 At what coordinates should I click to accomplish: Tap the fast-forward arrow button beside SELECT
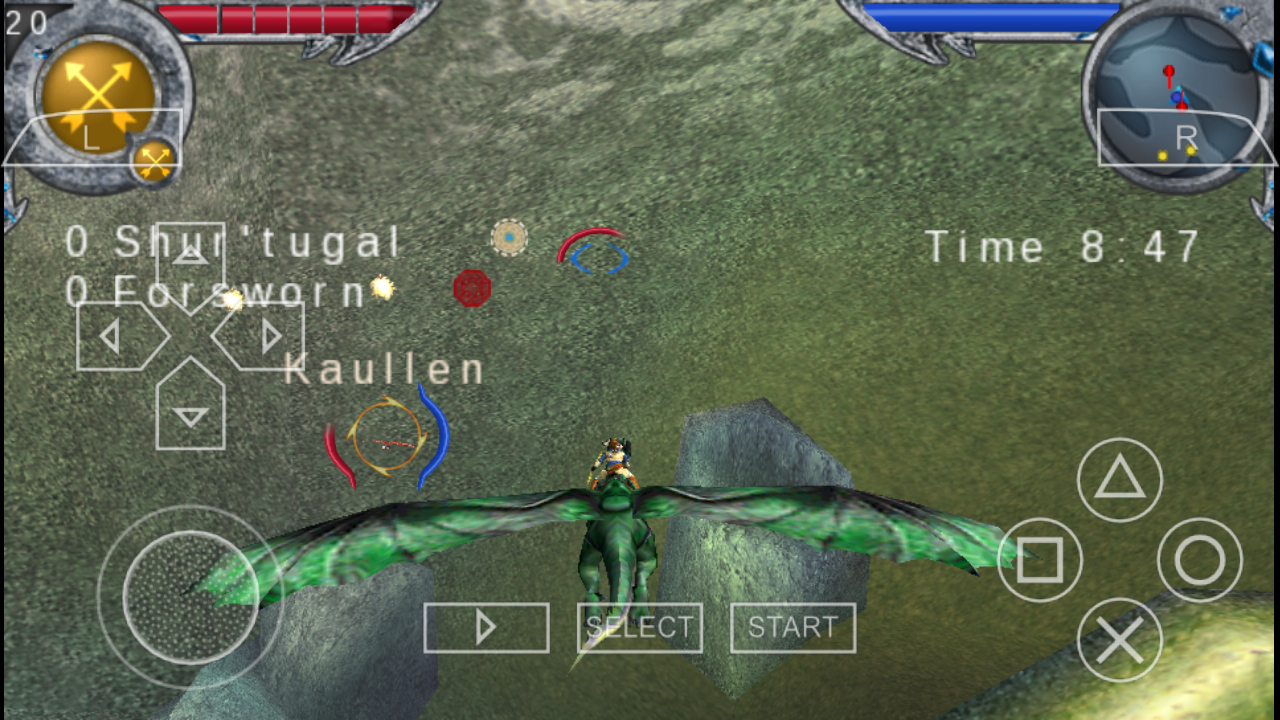coord(487,627)
